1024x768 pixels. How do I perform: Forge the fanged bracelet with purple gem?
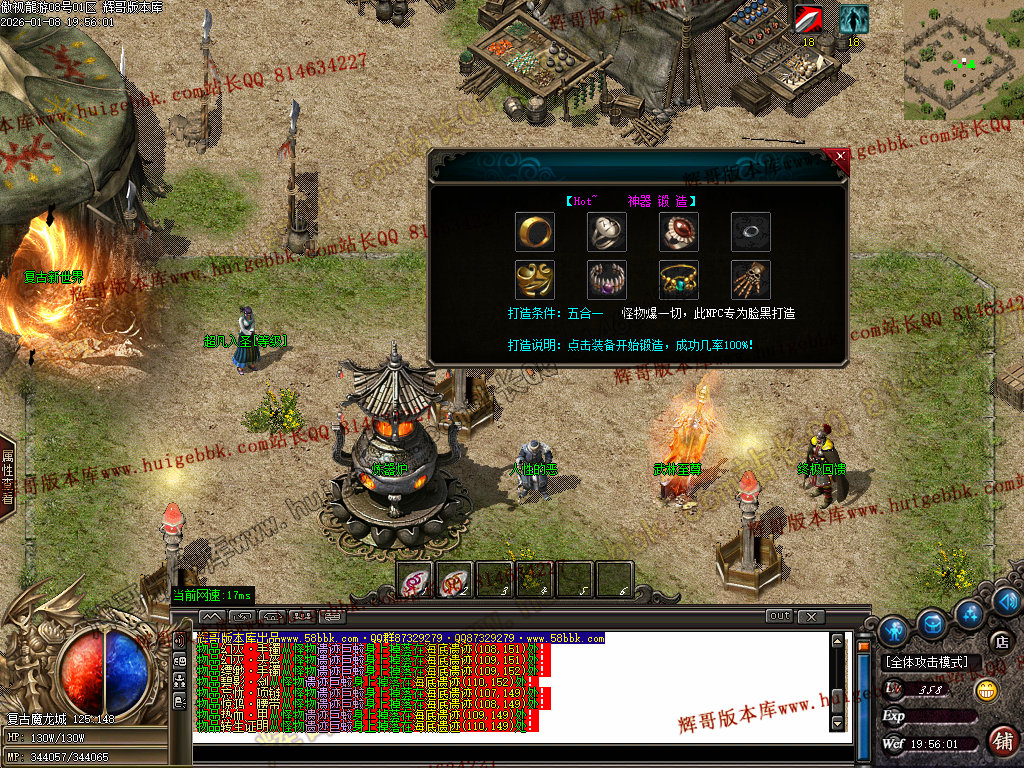click(x=606, y=279)
